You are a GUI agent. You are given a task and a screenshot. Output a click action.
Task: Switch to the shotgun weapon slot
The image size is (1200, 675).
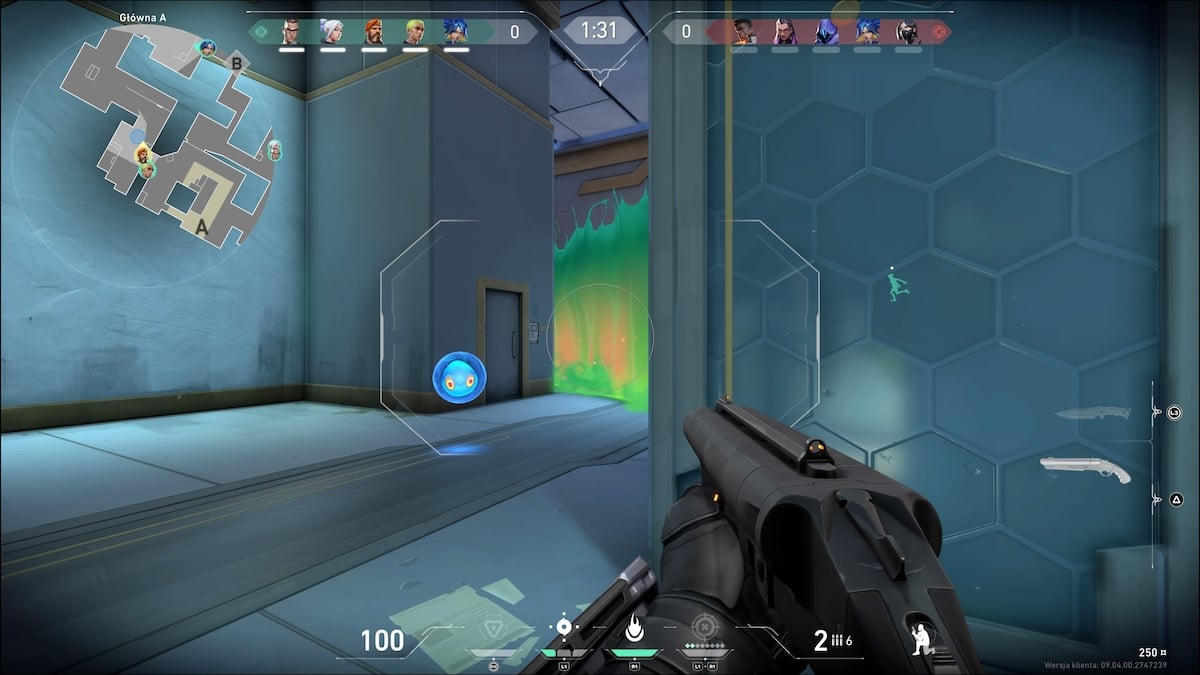point(1084,468)
